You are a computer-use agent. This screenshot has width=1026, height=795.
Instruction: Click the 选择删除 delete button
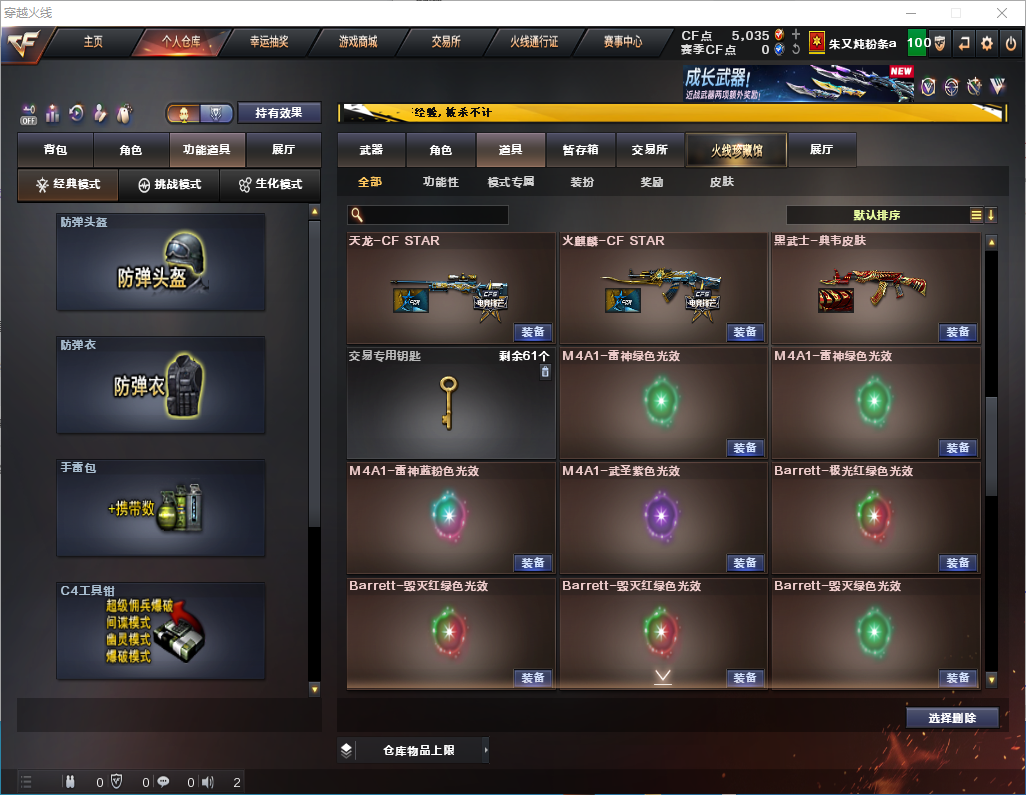tap(952, 718)
